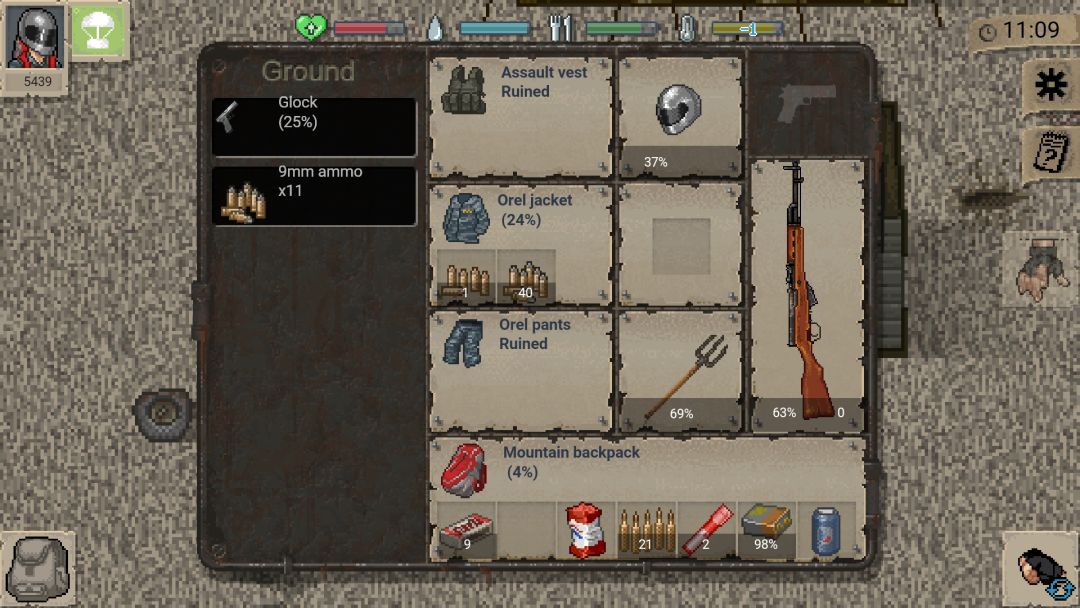Select the Assault vest equipment slot

(x=521, y=116)
